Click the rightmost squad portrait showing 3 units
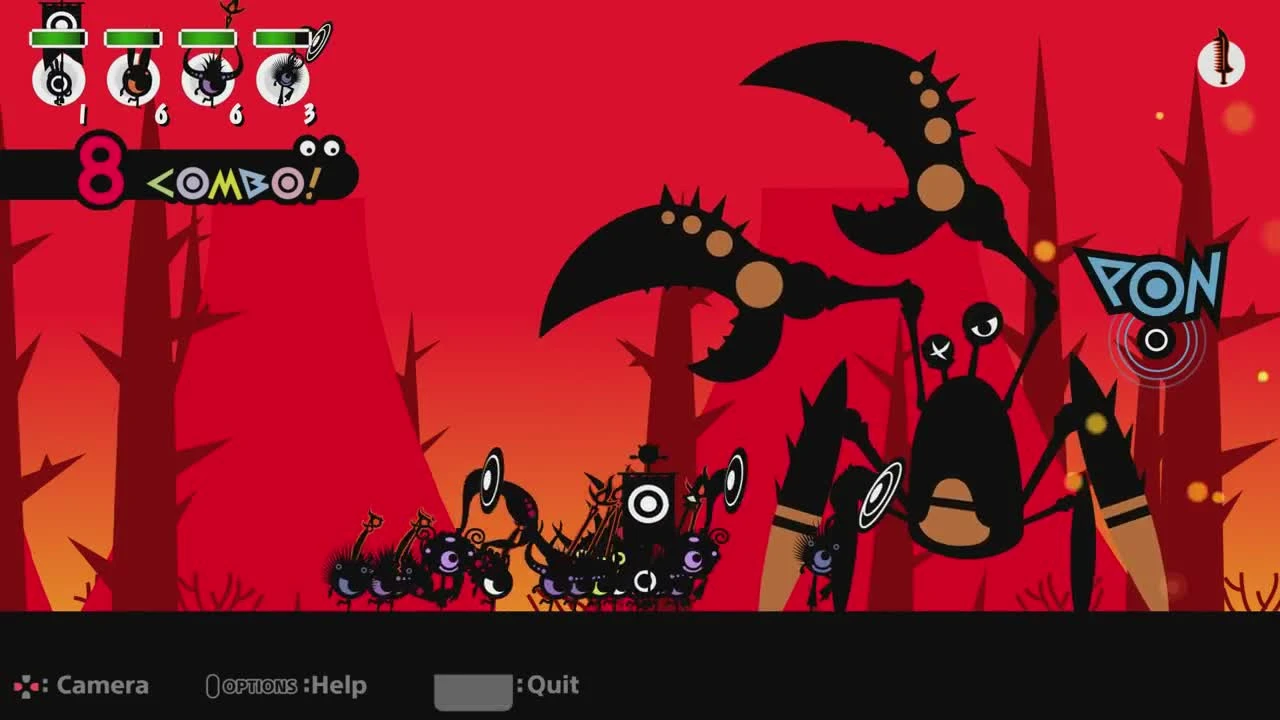Screen dimensions: 1280x720 click(282, 80)
